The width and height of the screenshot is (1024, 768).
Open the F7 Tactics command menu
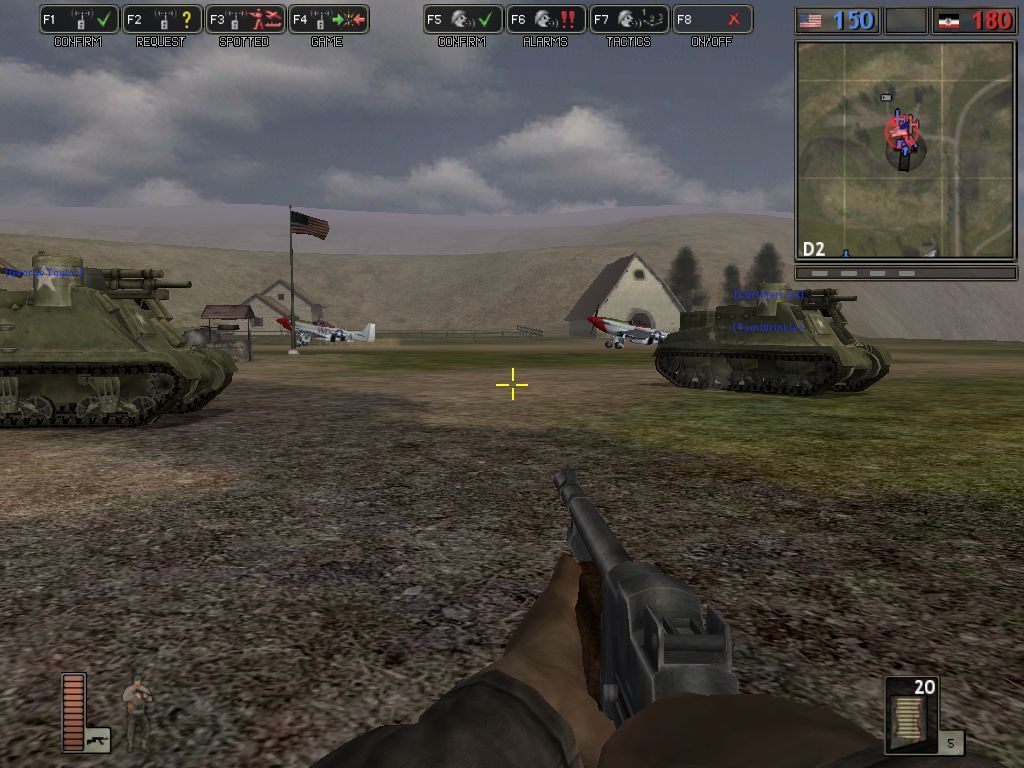[x=629, y=20]
